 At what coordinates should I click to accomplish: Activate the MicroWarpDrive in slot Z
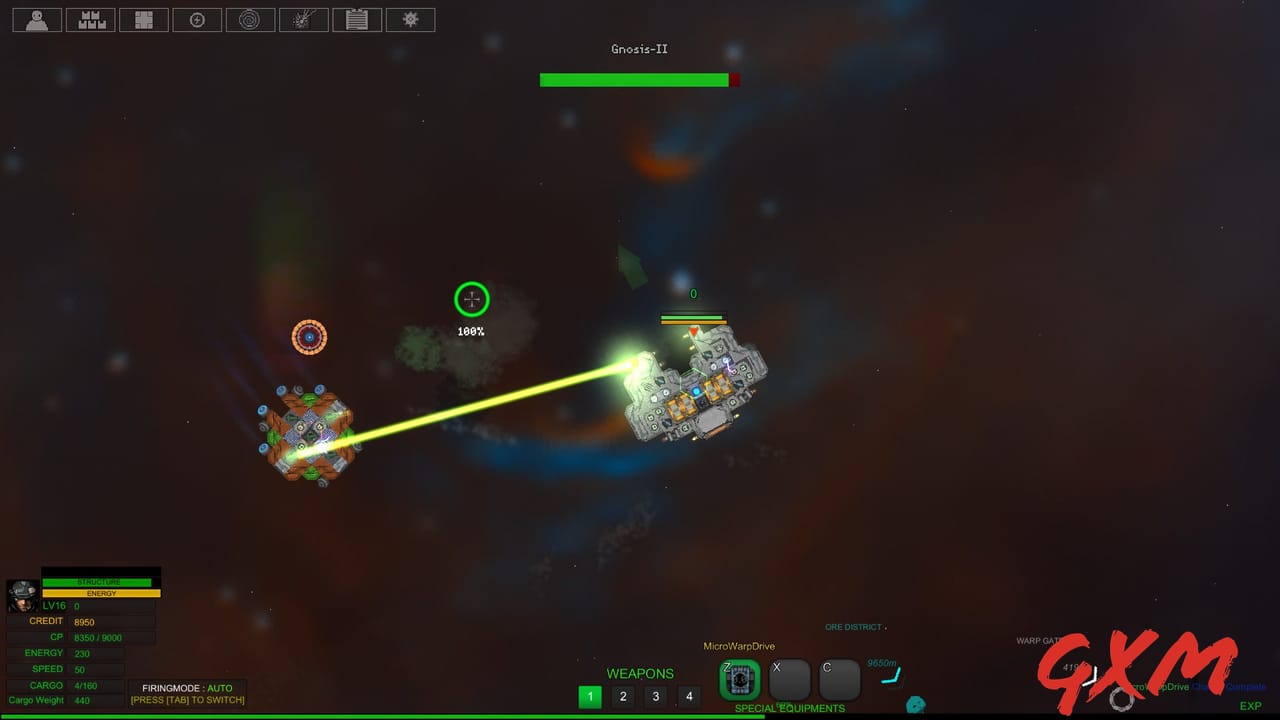point(739,679)
